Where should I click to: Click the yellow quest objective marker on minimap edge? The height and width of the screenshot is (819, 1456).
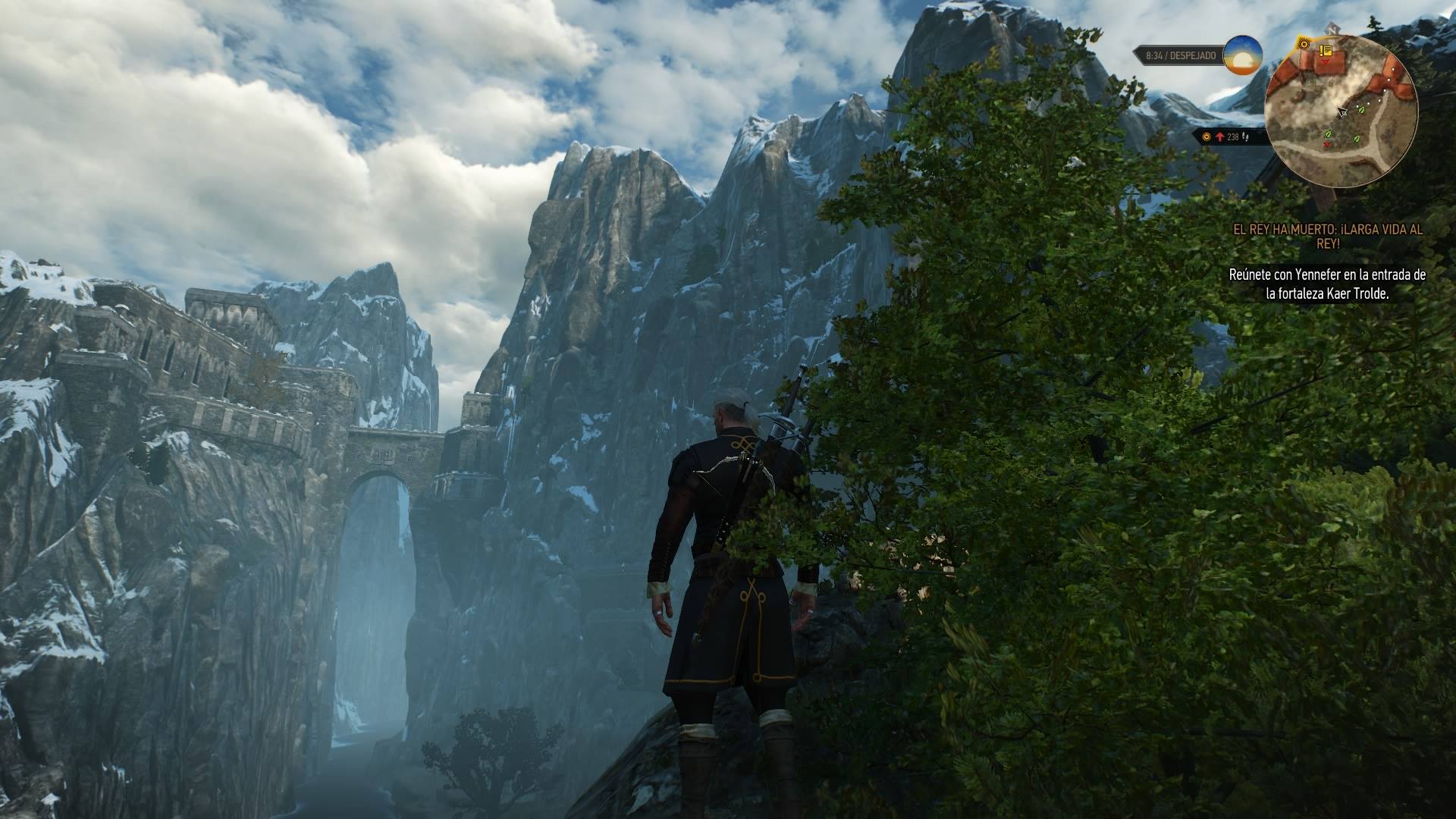[1304, 44]
